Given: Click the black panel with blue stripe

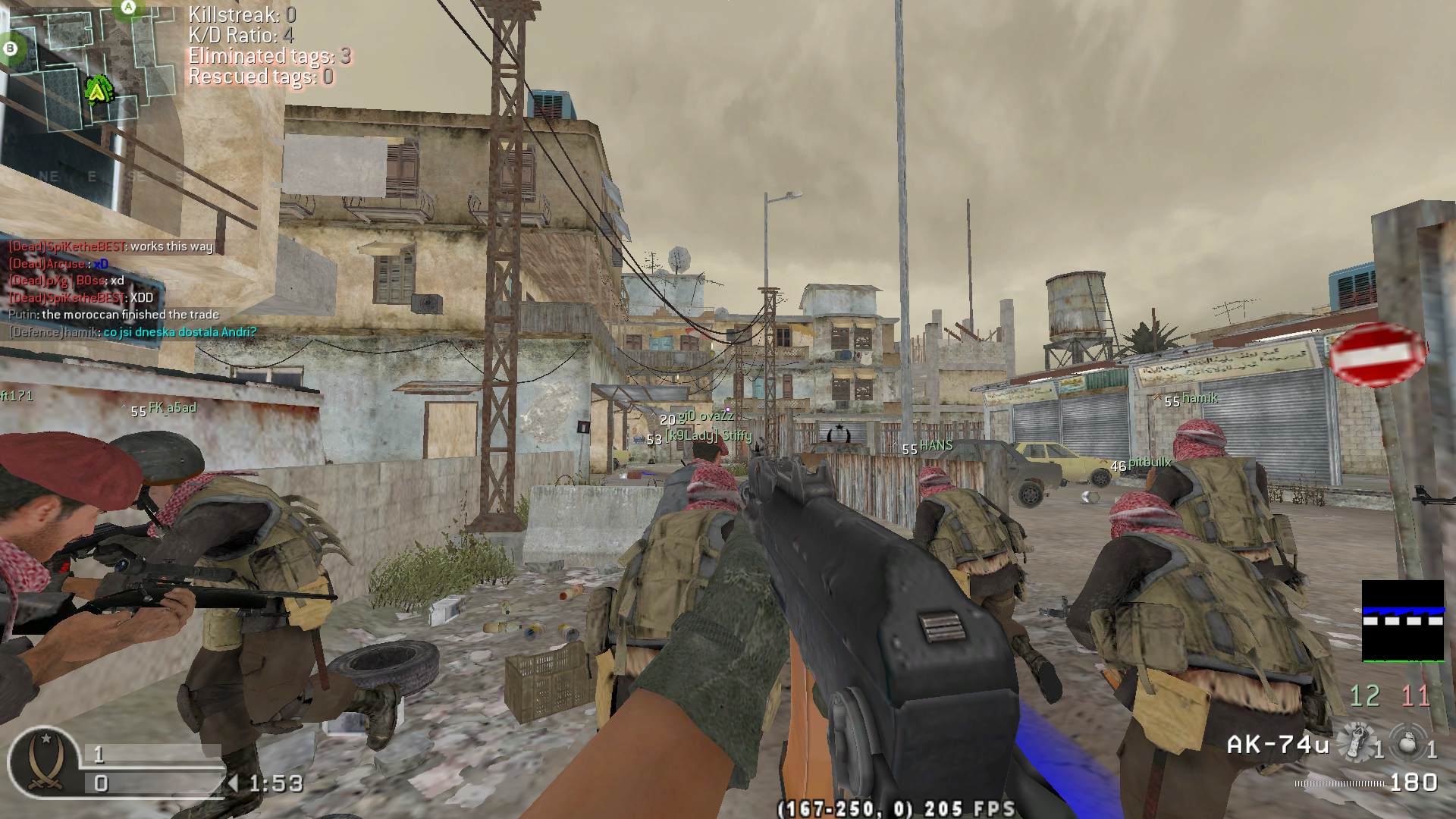Looking at the screenshot, I should pos(1403,620).
